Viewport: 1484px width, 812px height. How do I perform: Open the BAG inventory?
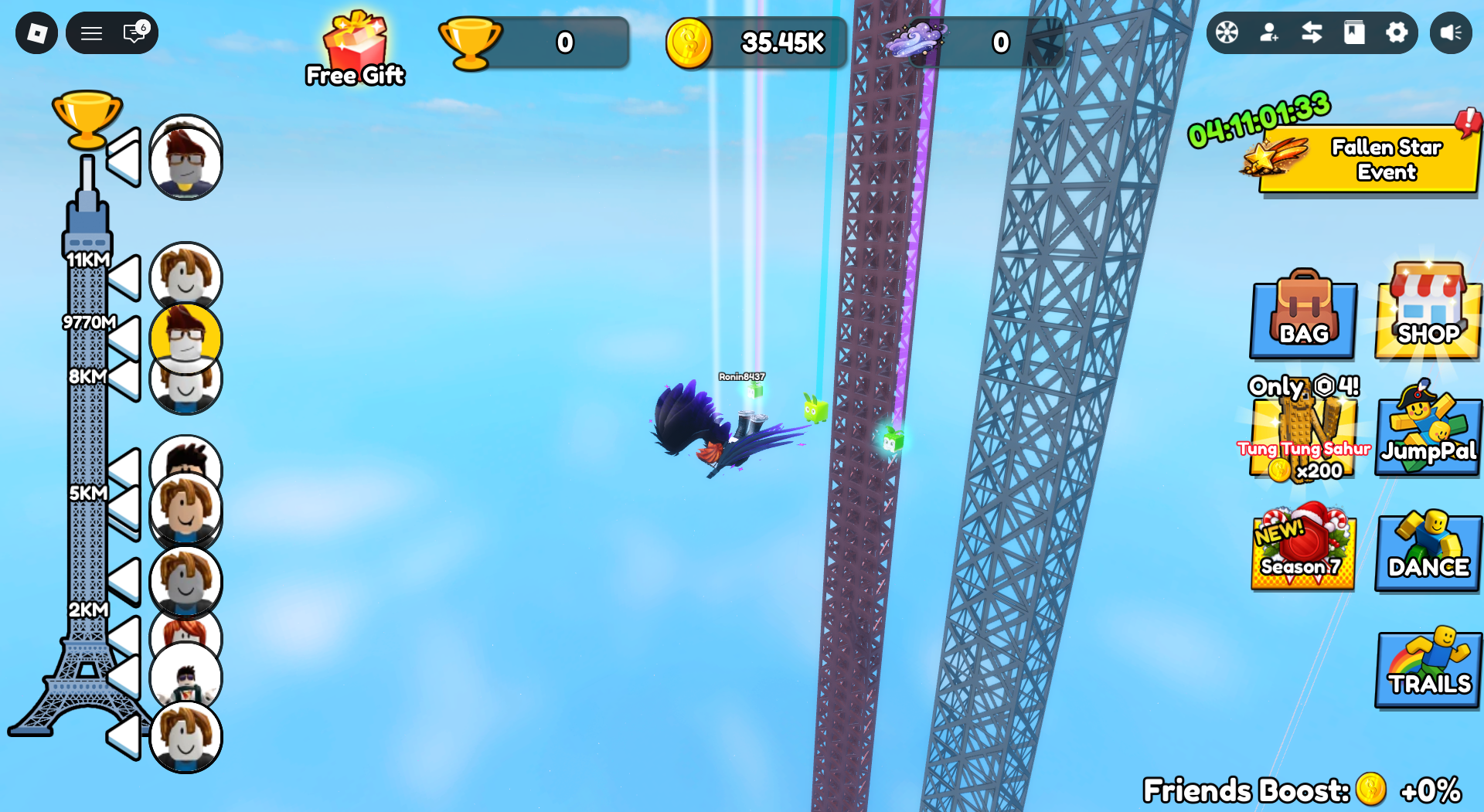1302,317
